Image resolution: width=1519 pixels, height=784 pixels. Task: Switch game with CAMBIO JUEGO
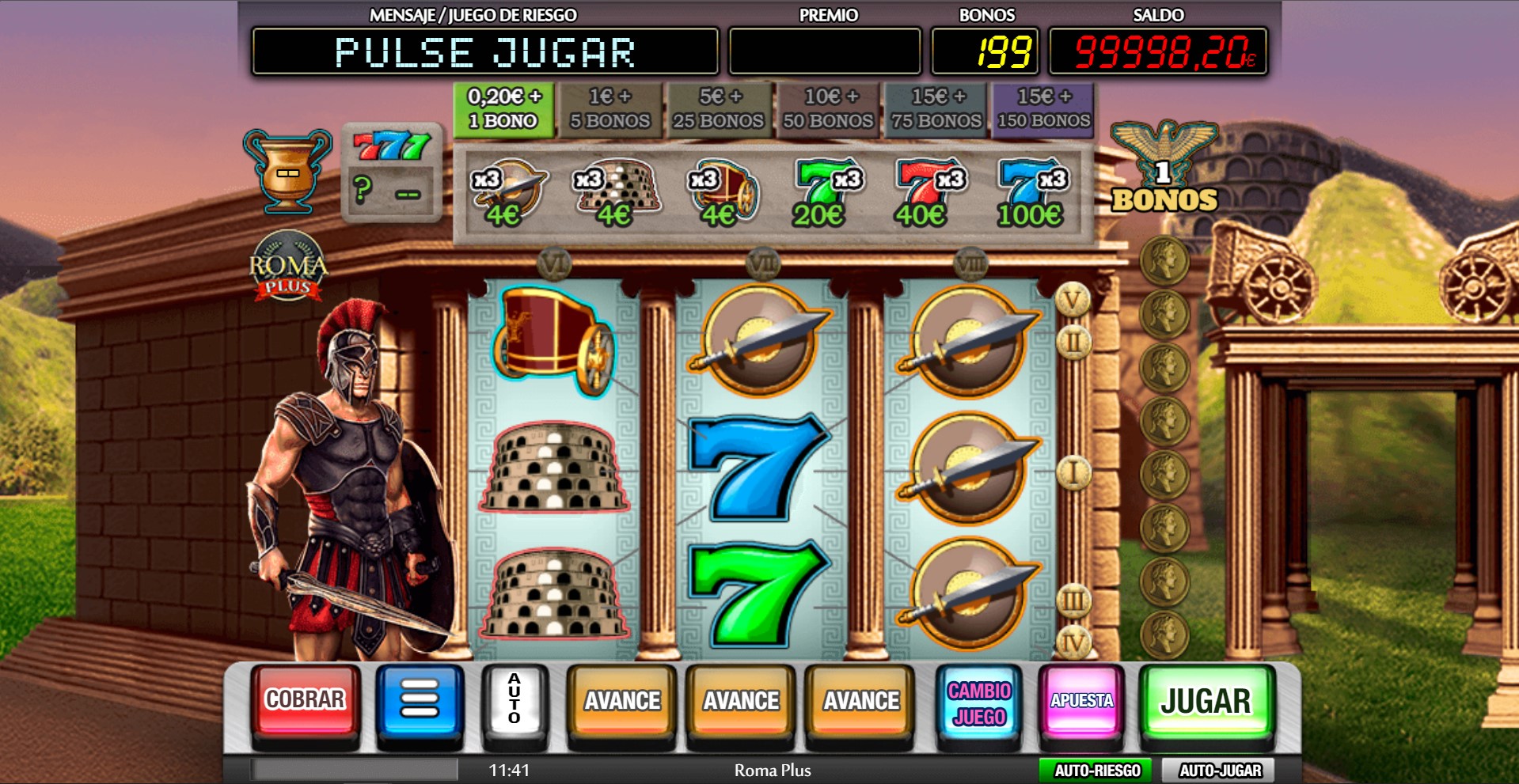(x=979, y=703)
